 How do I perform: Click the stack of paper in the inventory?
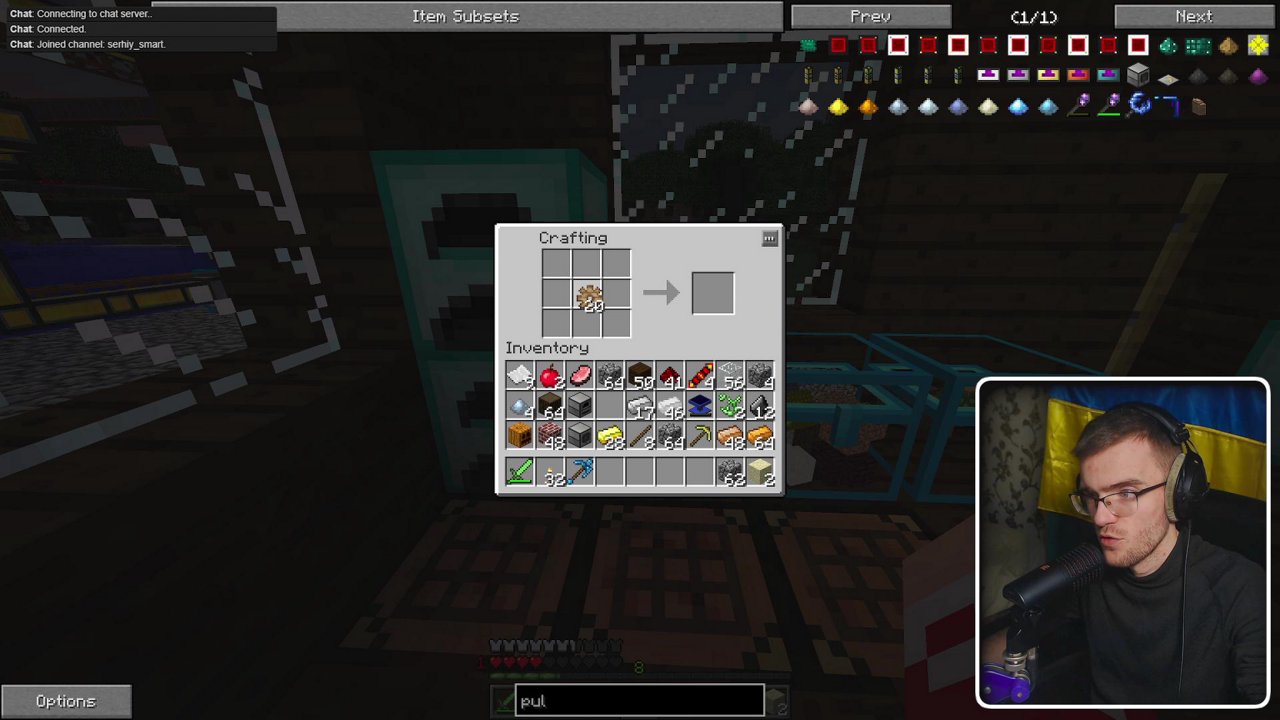pos(520,375)
